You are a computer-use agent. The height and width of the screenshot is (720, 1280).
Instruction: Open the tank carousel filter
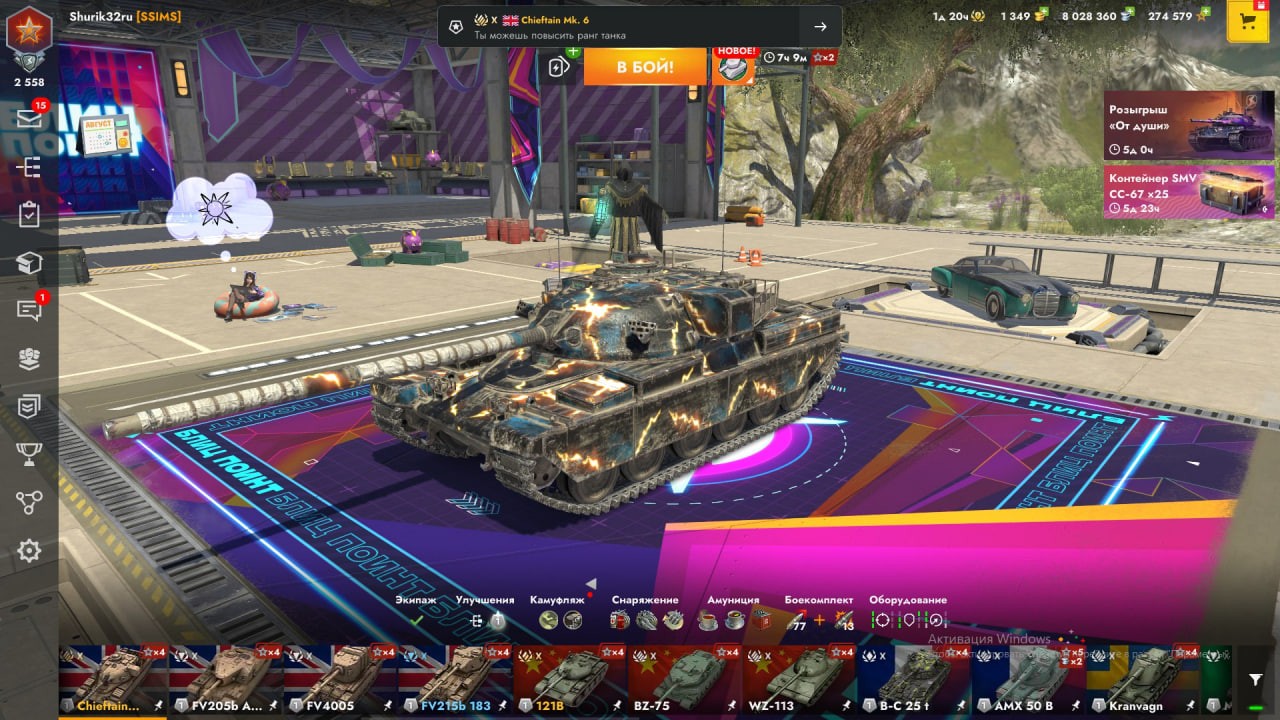[1256, 680]
